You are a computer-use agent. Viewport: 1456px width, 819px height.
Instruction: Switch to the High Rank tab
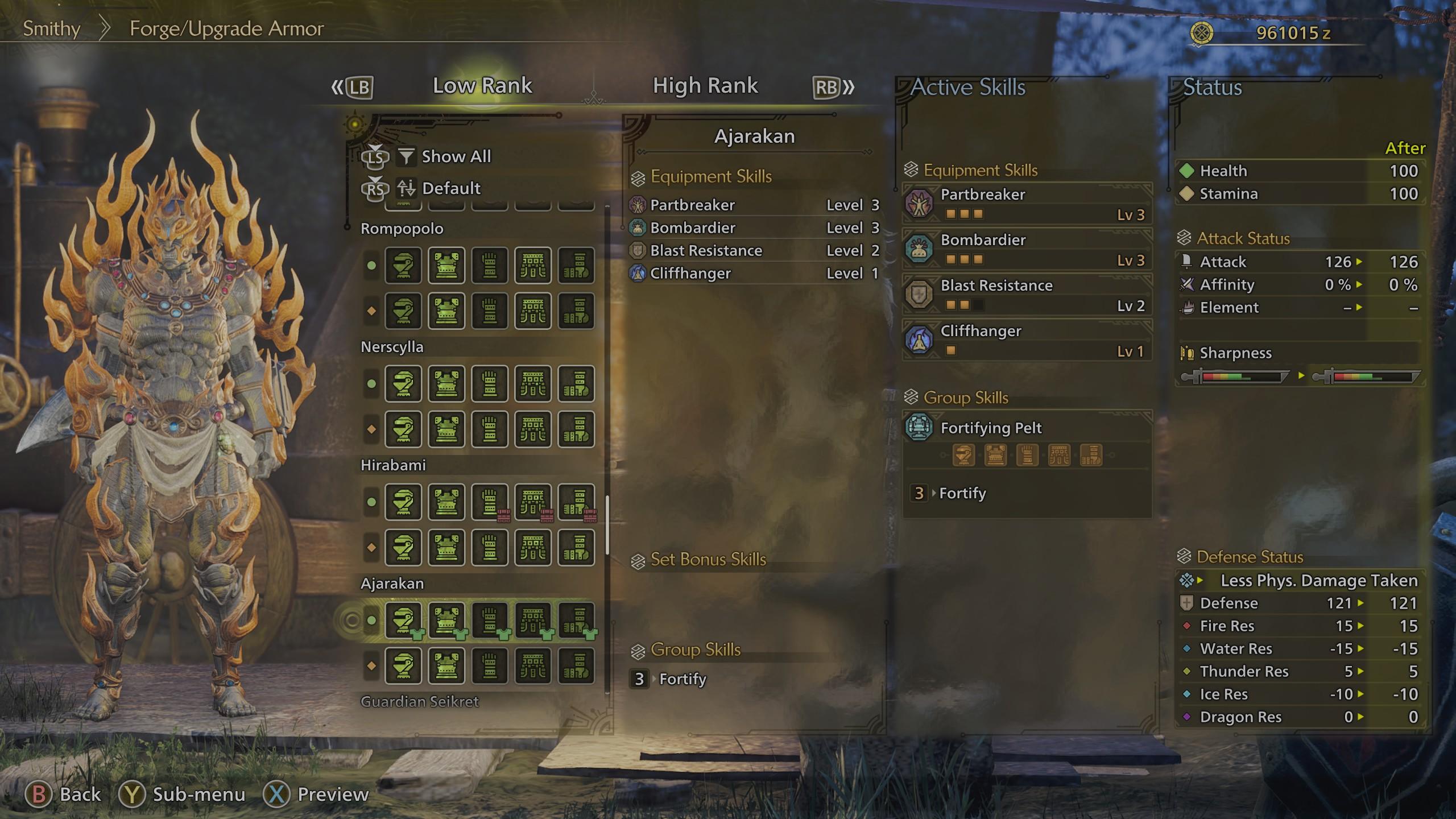[706, 85]
